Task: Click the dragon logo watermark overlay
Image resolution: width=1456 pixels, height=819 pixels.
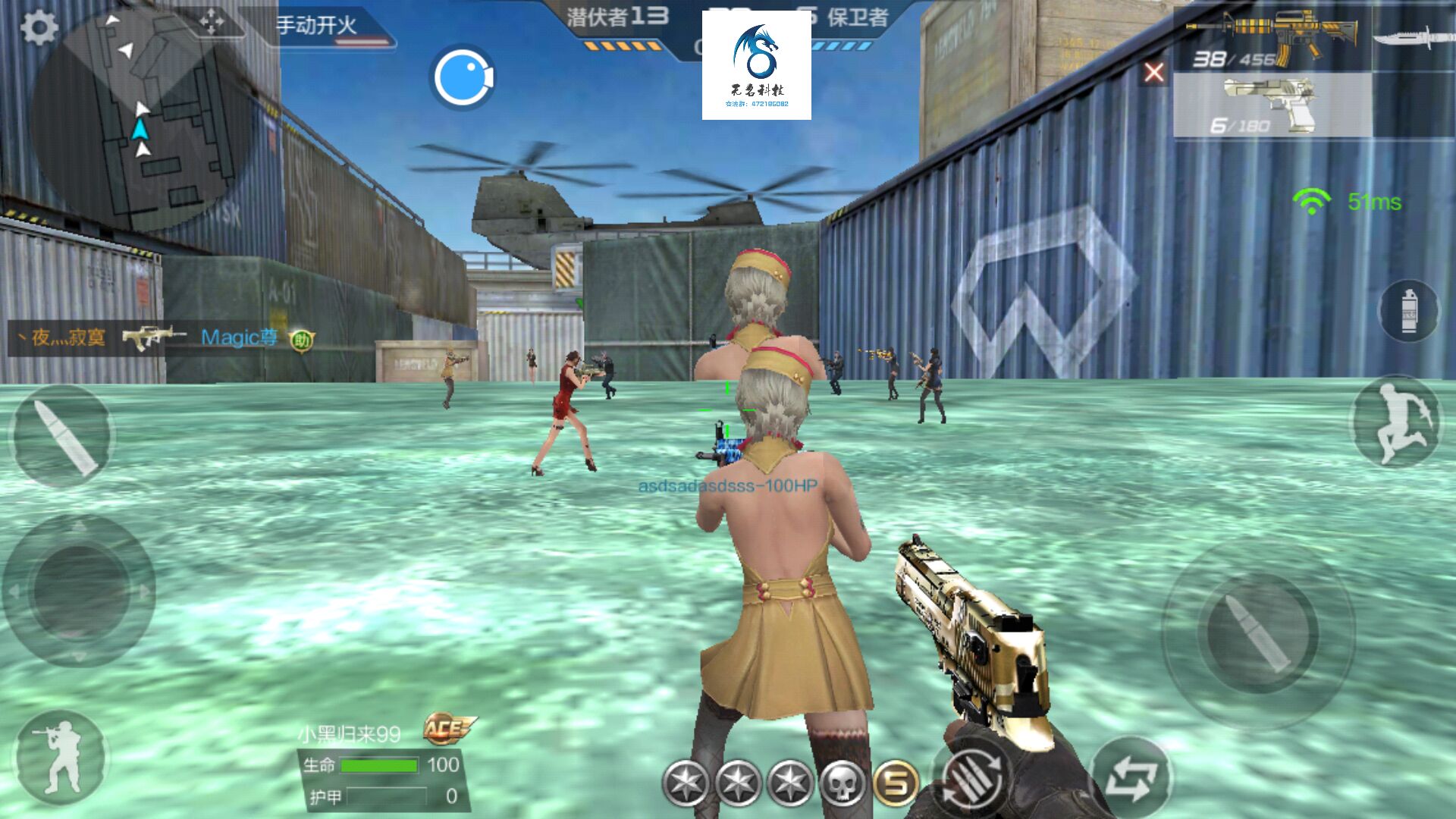Action: pos(756,65)
